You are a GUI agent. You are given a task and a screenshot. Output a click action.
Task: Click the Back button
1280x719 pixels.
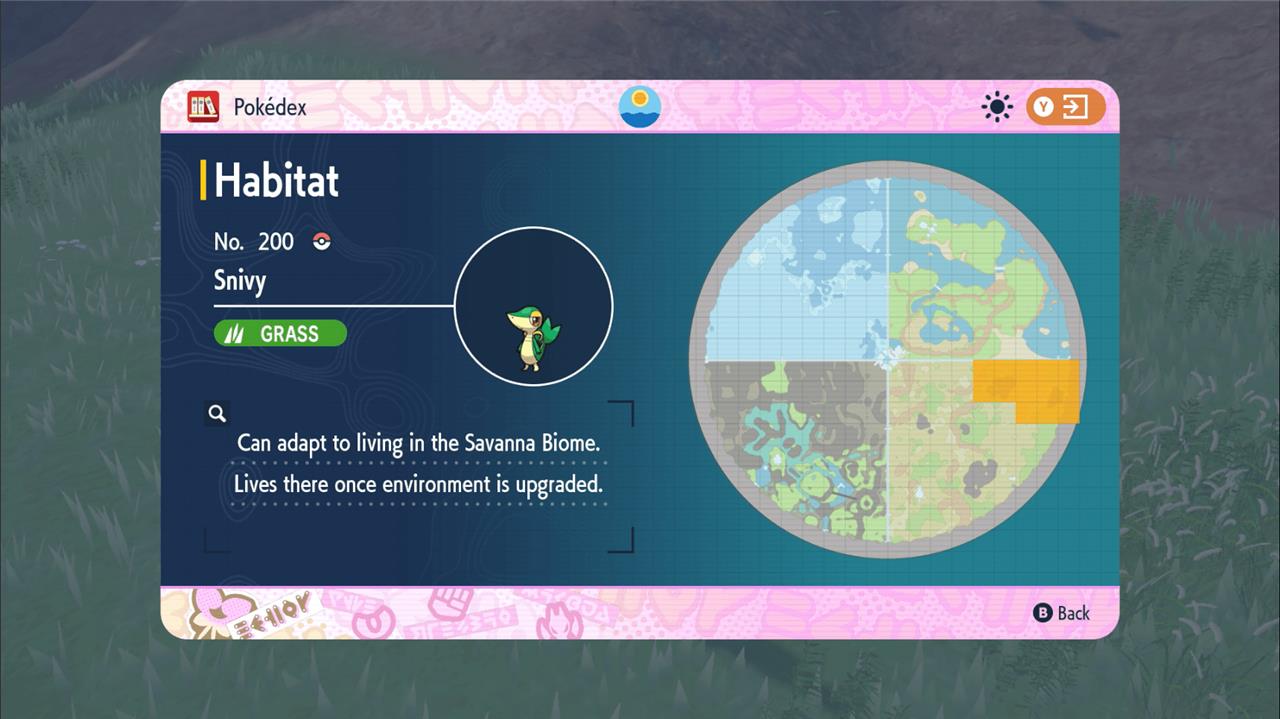click(x=1061, y=613)
